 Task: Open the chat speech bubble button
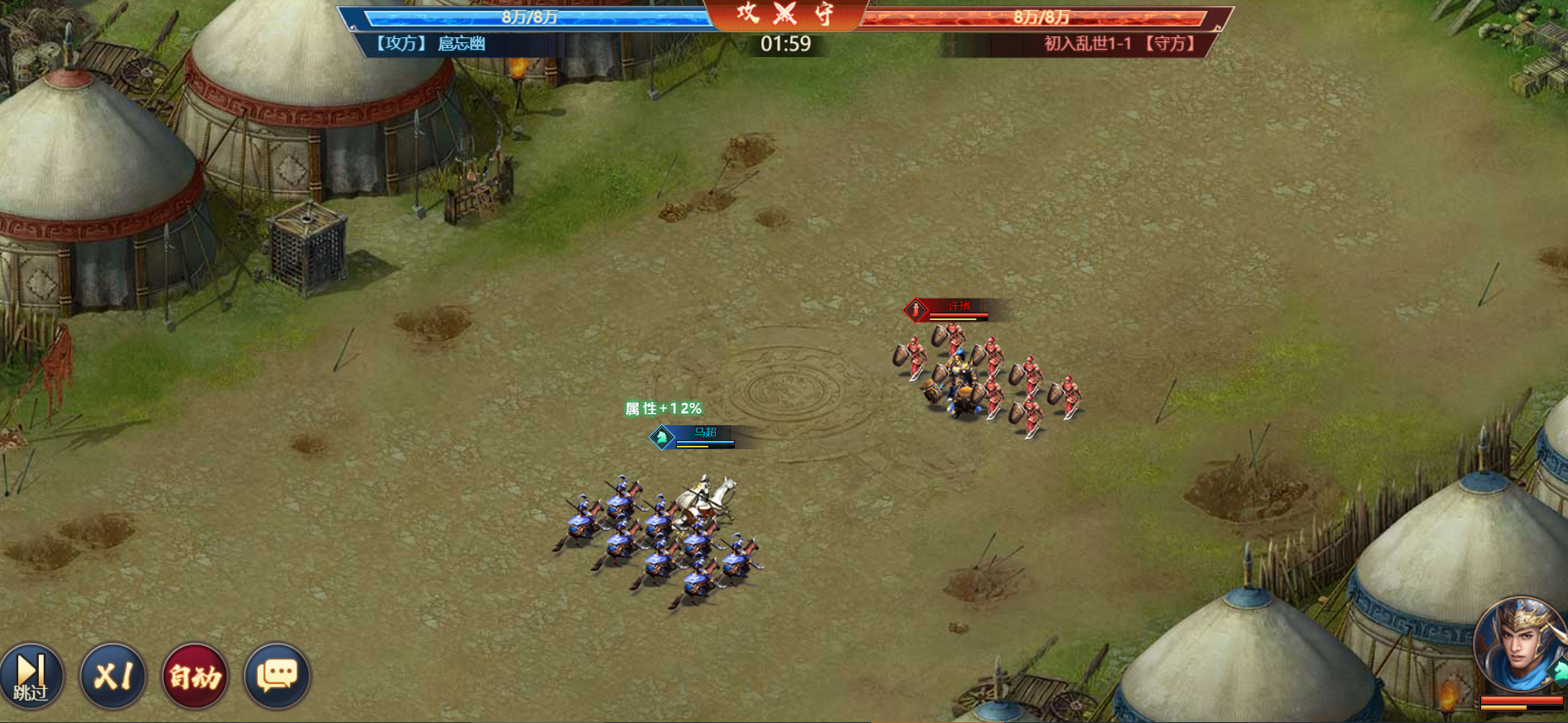[277, 677]
